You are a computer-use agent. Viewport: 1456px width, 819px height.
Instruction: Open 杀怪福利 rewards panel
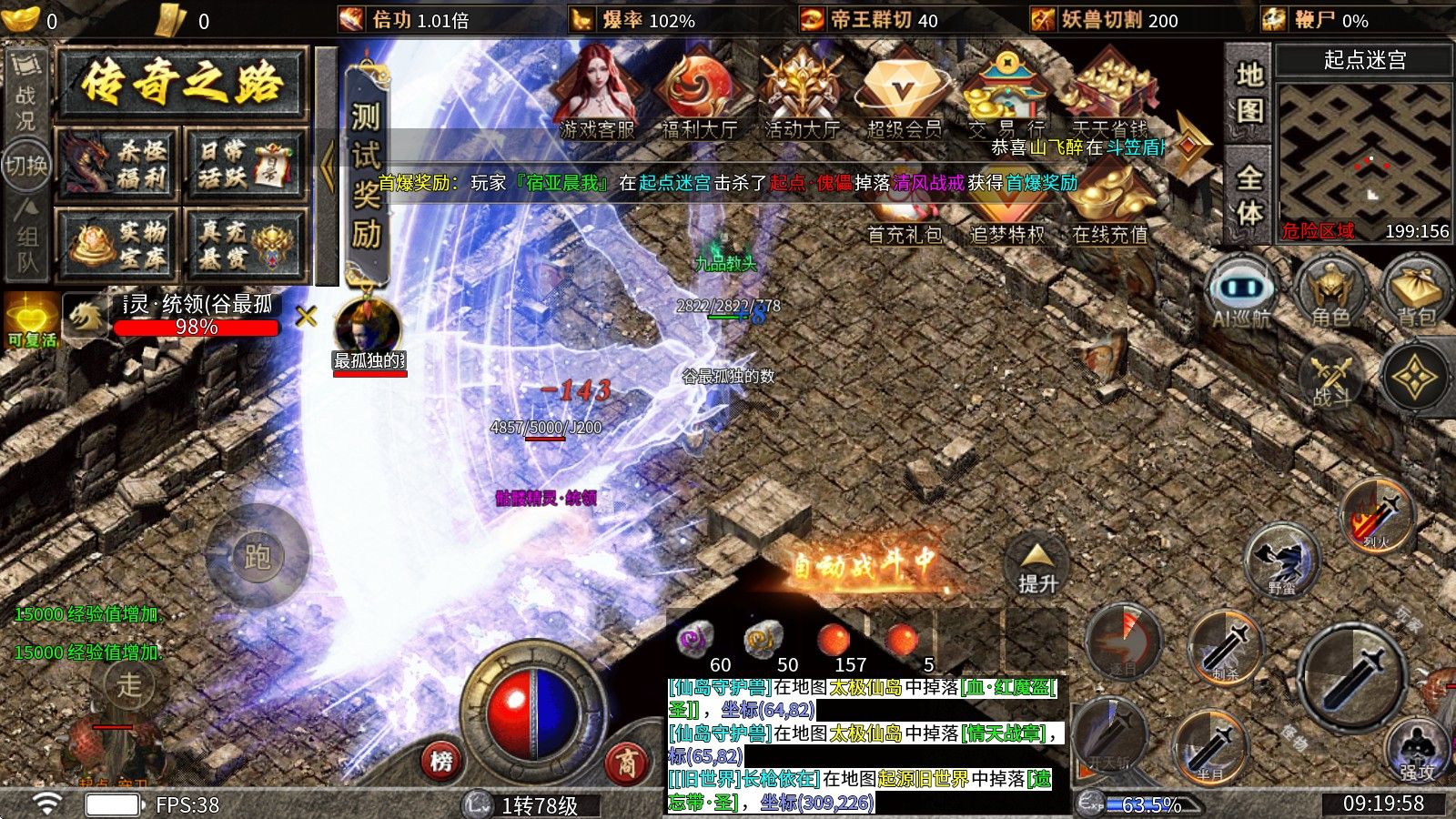pos(118,165)
